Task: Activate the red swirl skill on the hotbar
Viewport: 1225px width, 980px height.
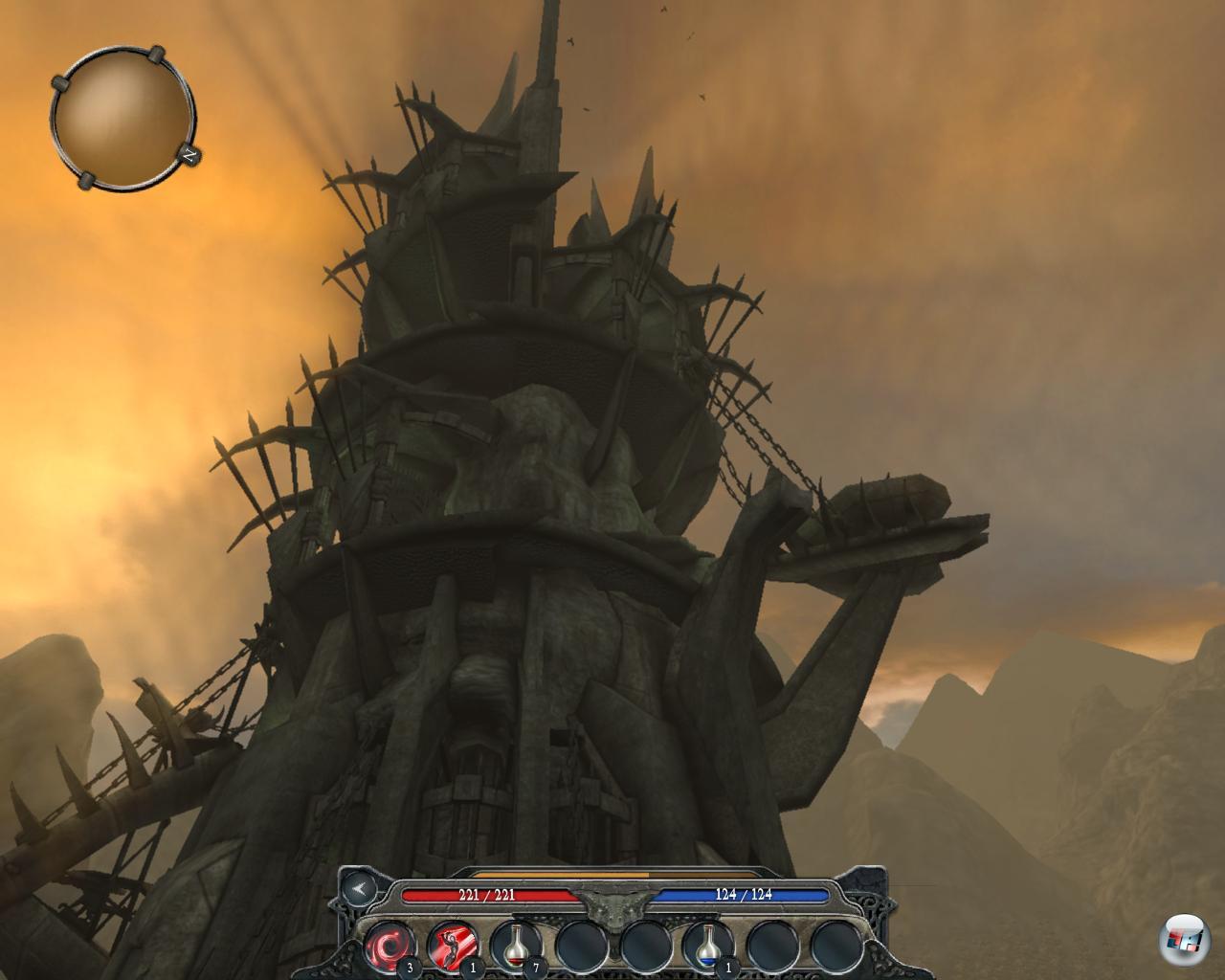Action: point(390,945)
